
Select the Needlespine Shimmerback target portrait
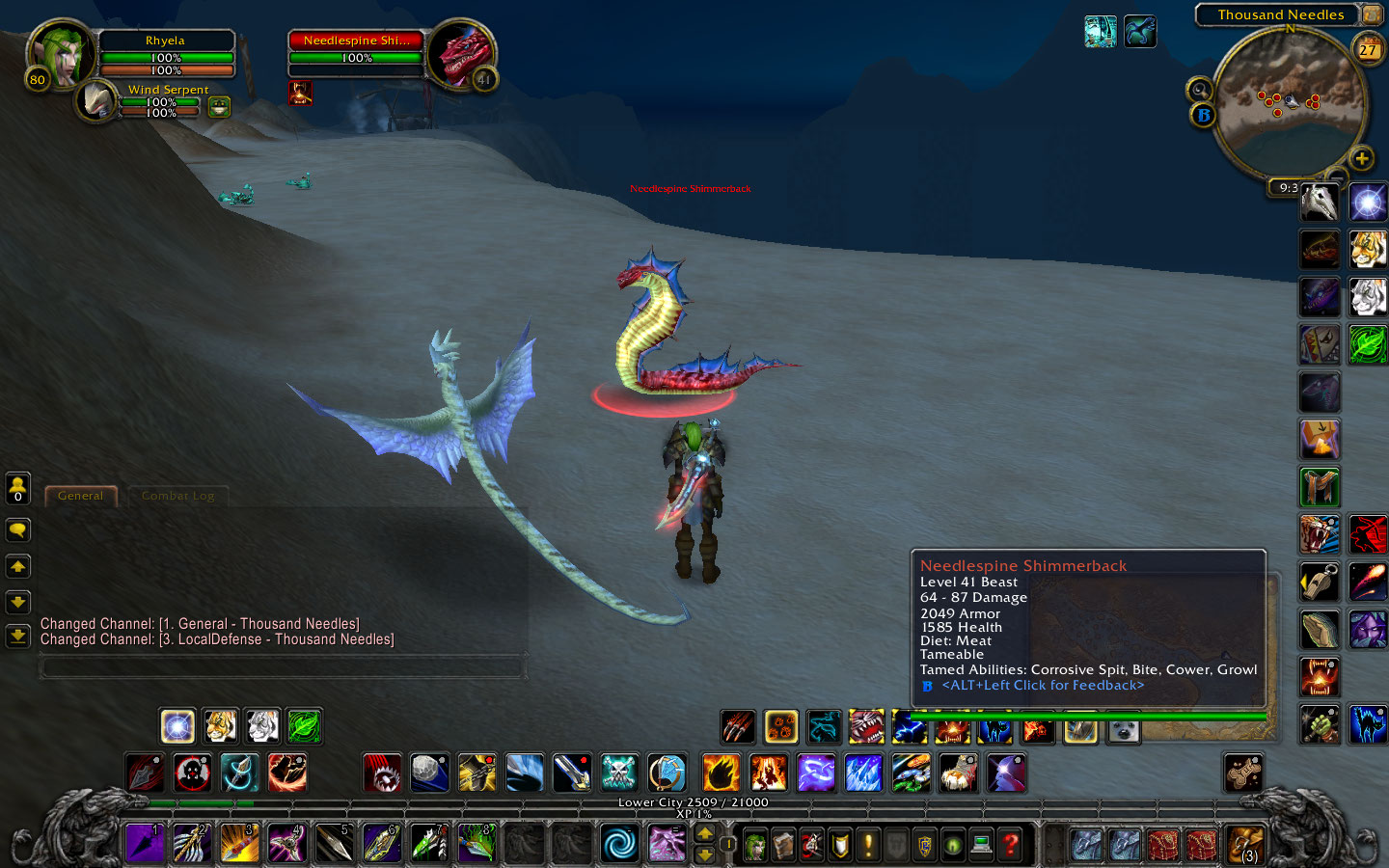(463, 53)
